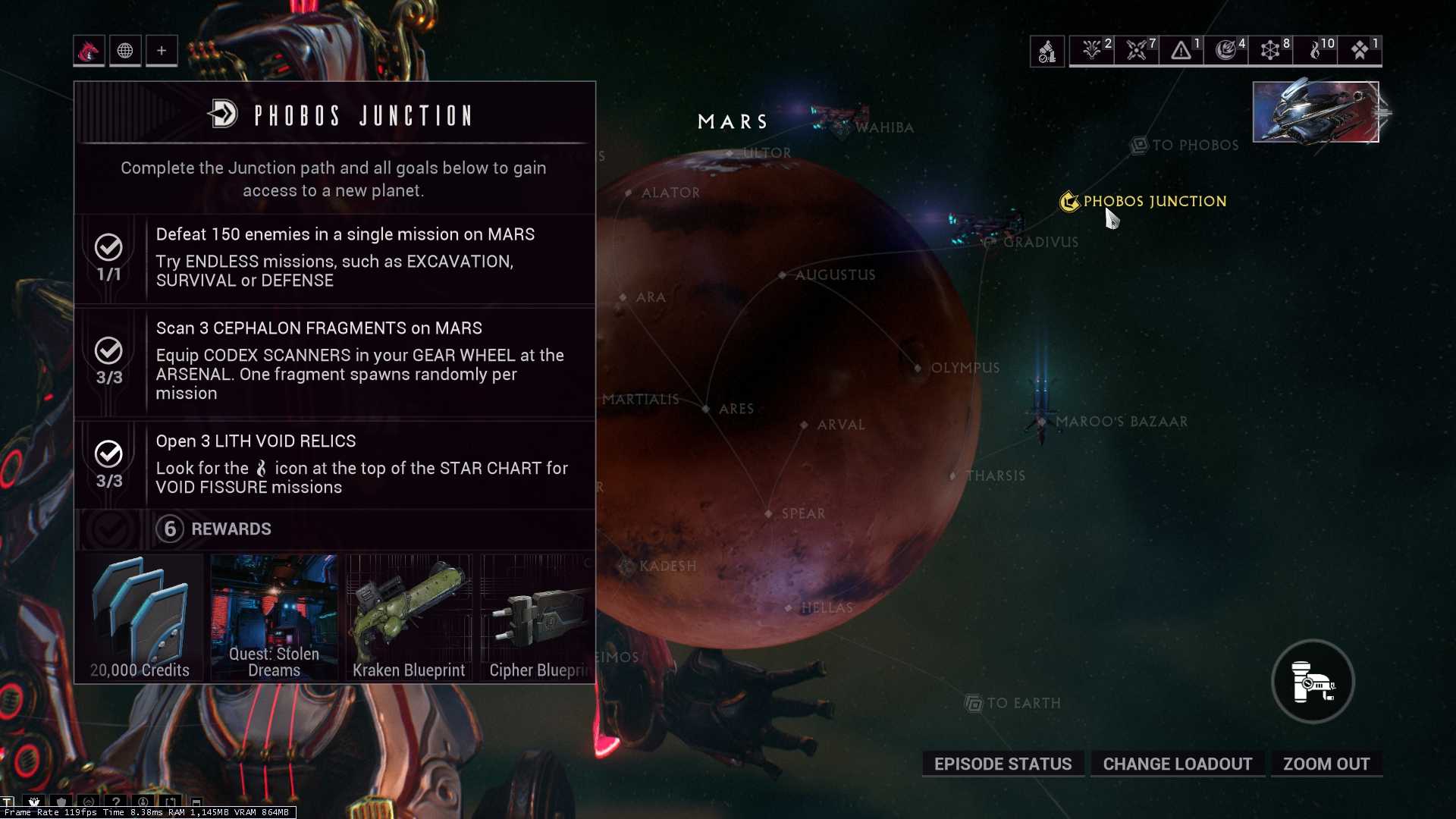The height and width of the screenshot is (819, 1456).
Task: Open the Invasions crossed-blades icon showing 7
Action: [x=1136, y=50]
